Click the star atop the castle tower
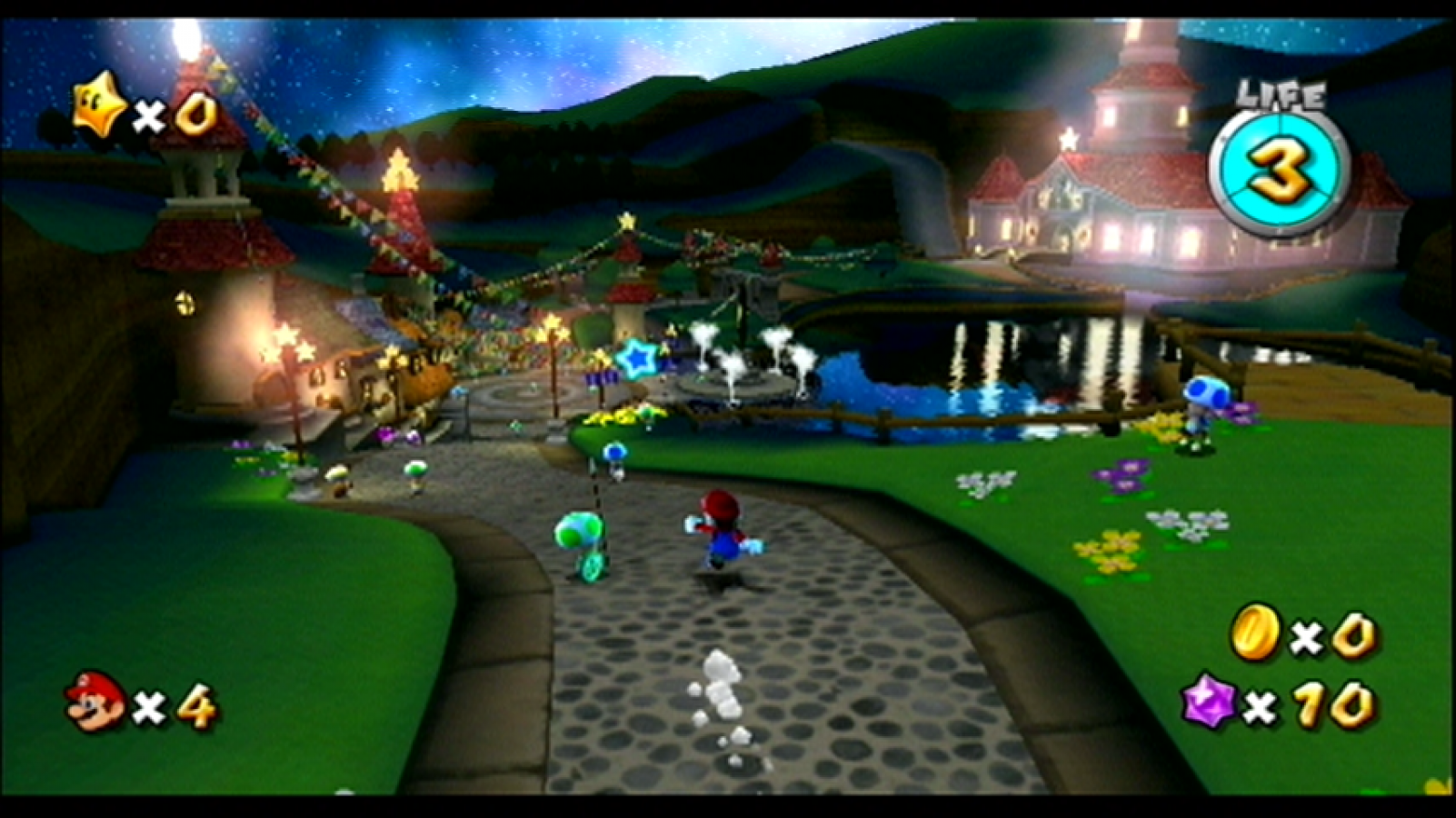The image size is (1456, 818). [x=1068, y=139]
